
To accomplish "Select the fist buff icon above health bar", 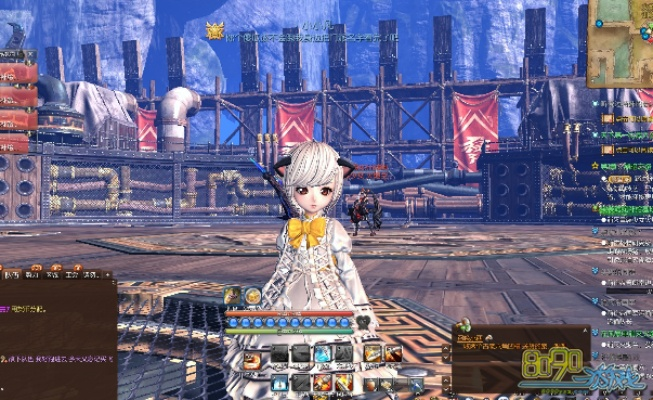I will coord(233,295).
